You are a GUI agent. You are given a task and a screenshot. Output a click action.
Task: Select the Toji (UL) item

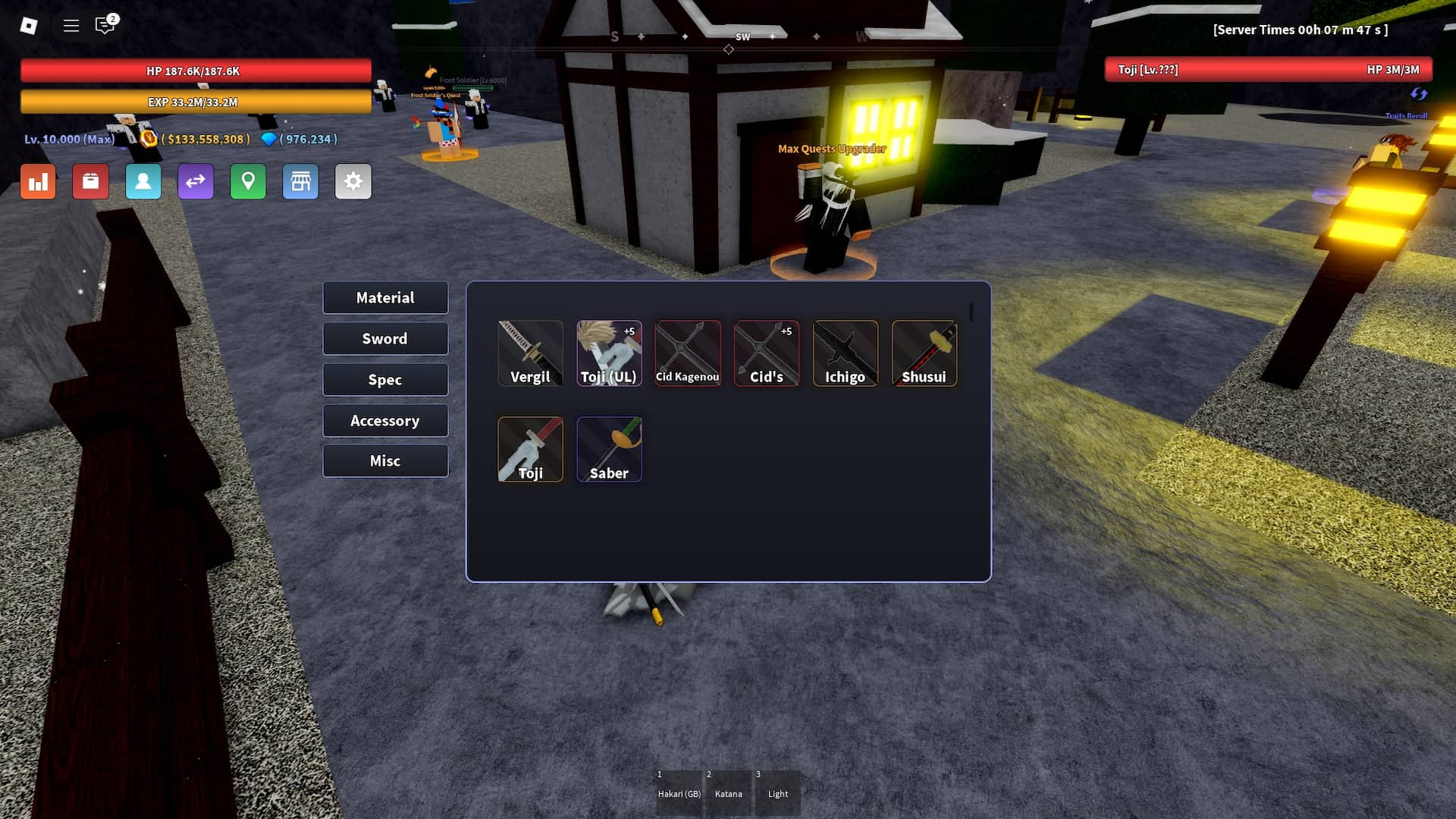[x=609, y=353]
